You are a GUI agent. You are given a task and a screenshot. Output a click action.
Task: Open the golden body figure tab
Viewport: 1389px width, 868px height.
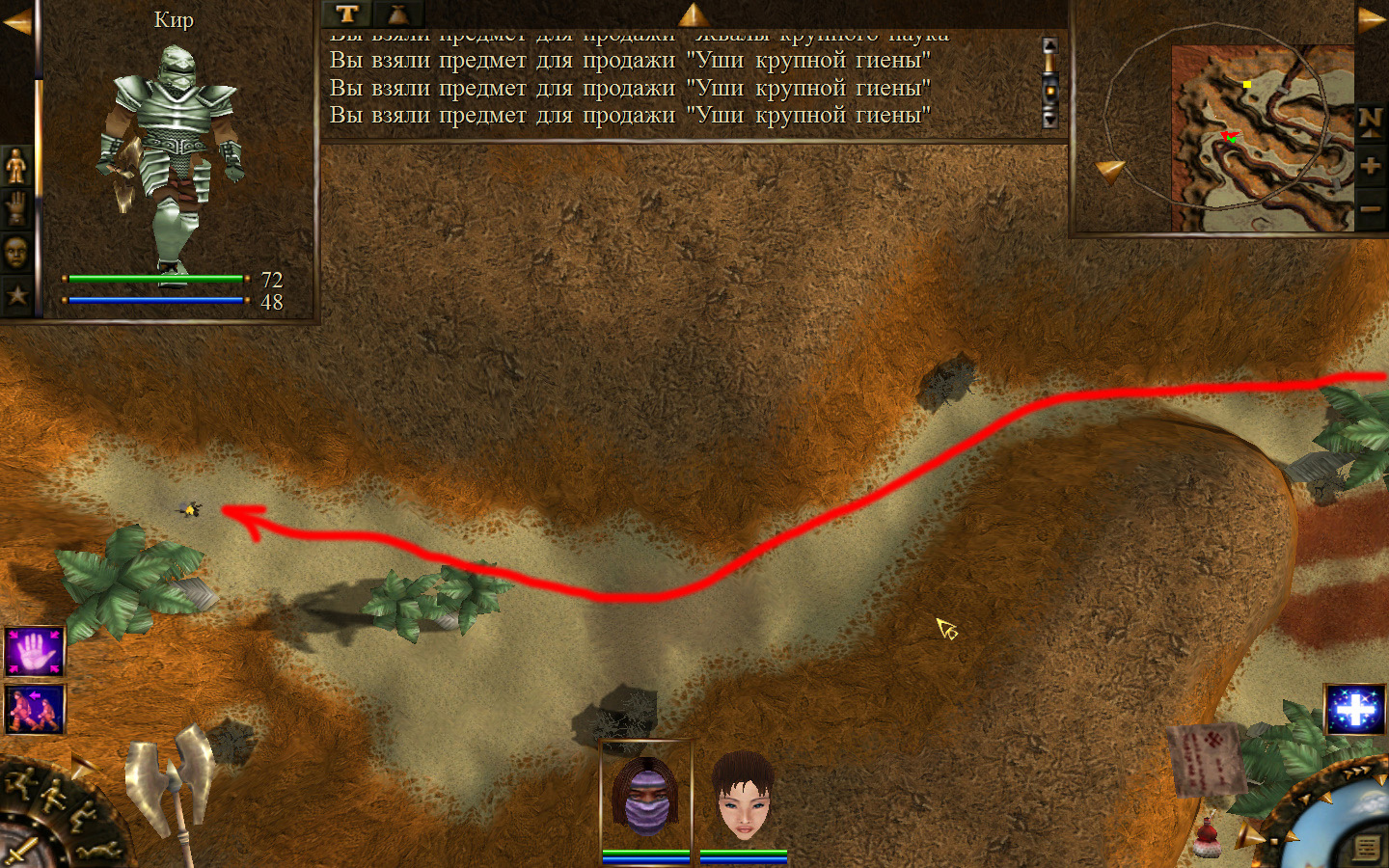coord(16,168)
